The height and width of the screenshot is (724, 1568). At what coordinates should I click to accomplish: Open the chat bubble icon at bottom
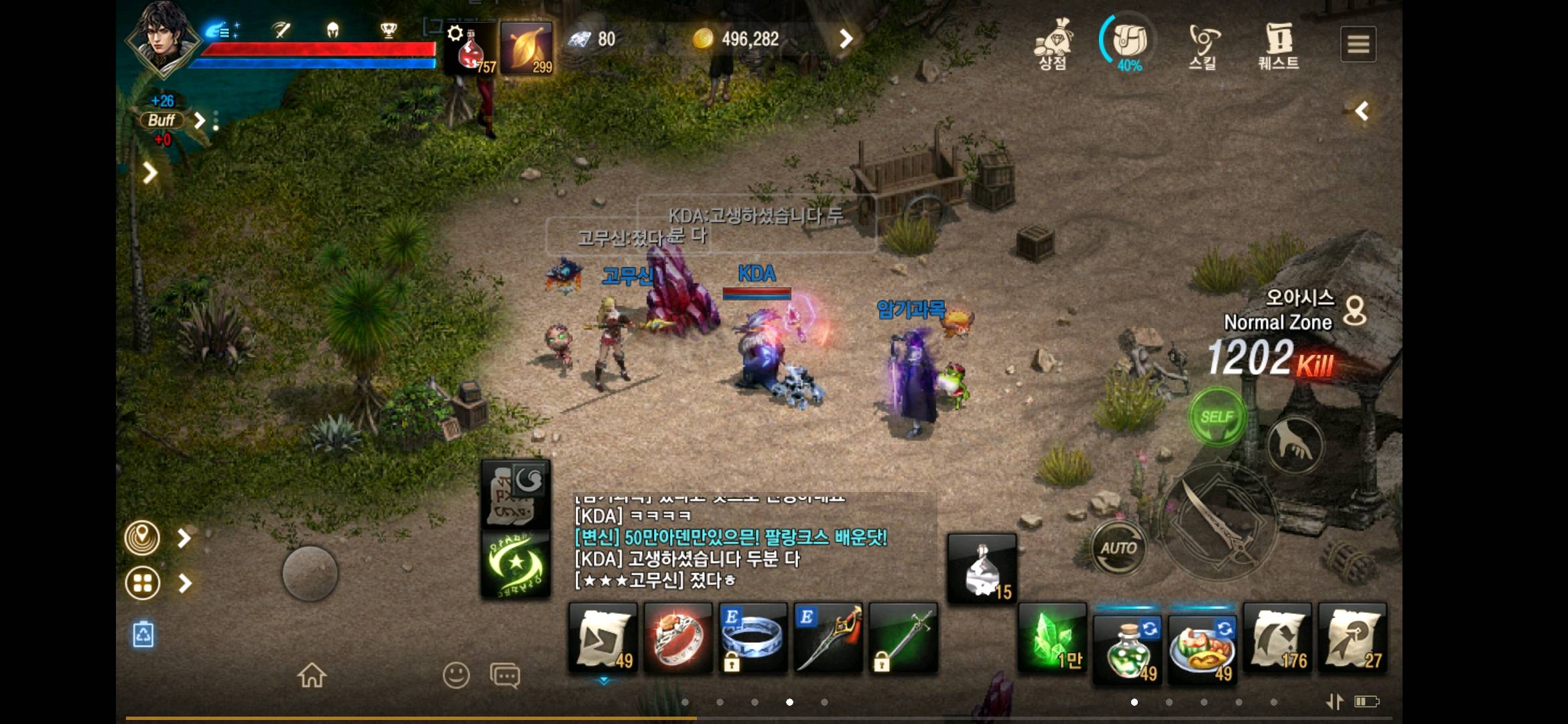(x=505, y=676)
